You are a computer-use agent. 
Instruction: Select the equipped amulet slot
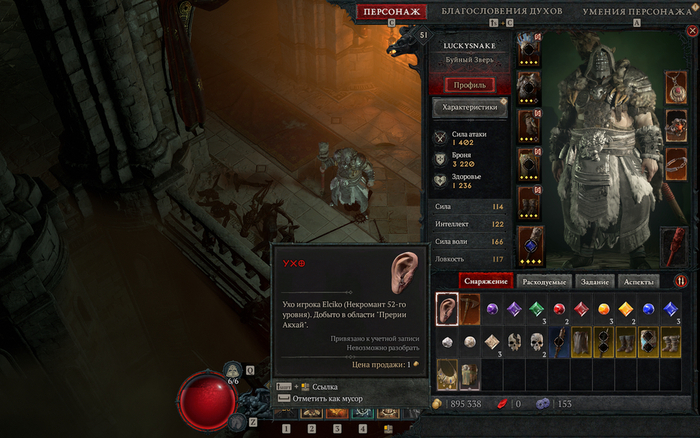[677, 89]
